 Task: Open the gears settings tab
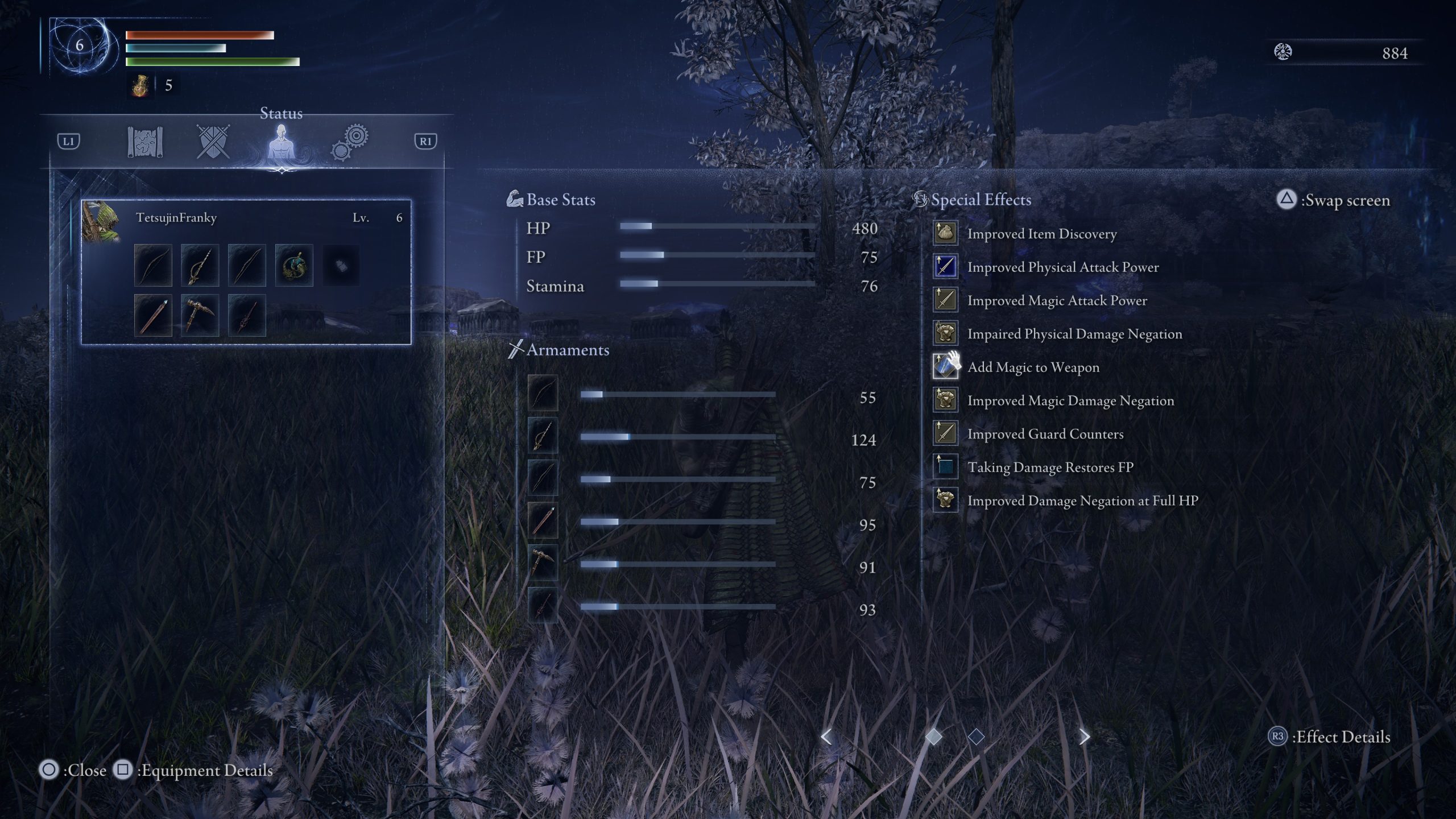pyautogui.click(x=350, y=142)
